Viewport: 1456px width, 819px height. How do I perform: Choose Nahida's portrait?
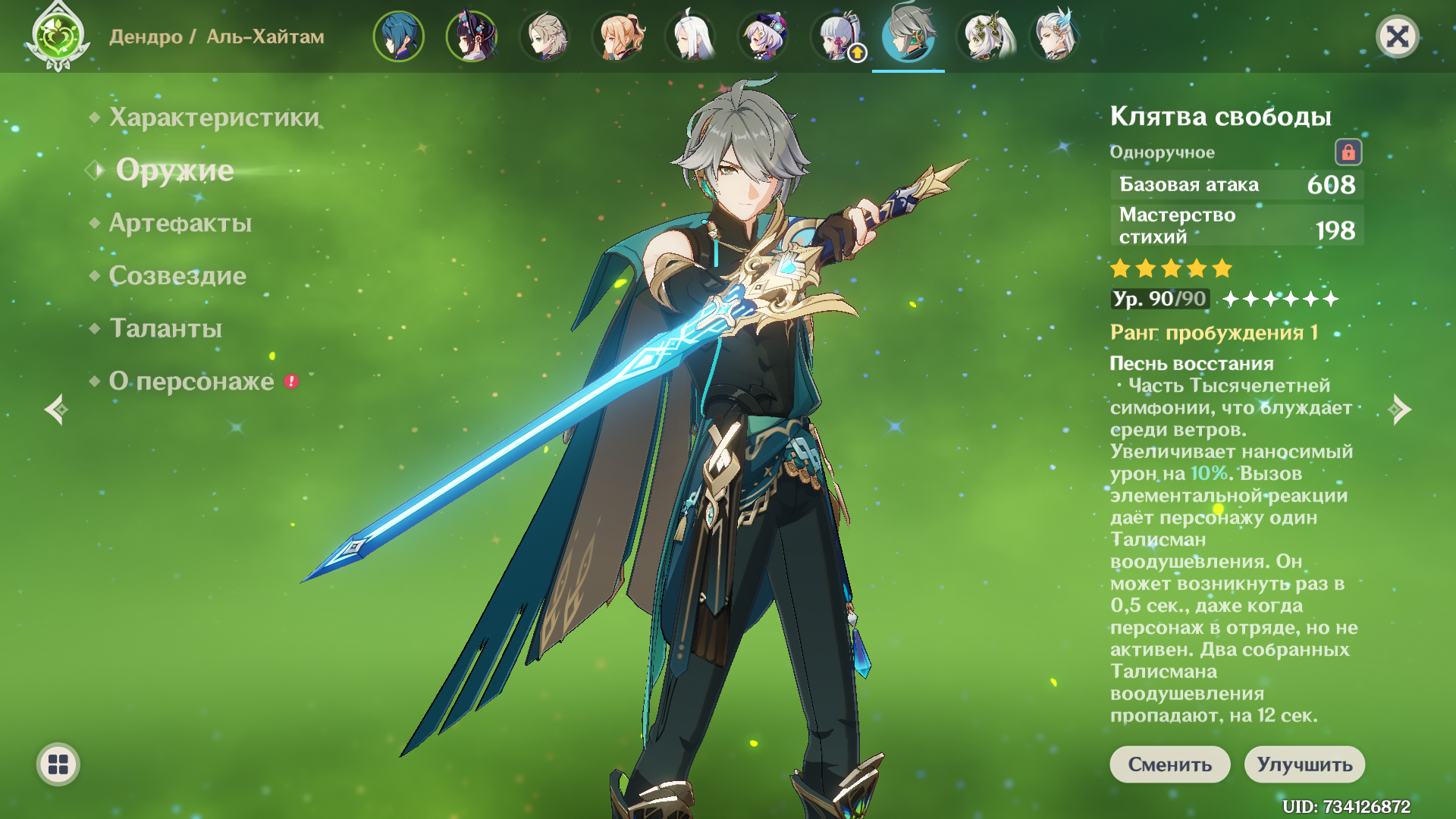pyautogui.click(x=985, y=36)
